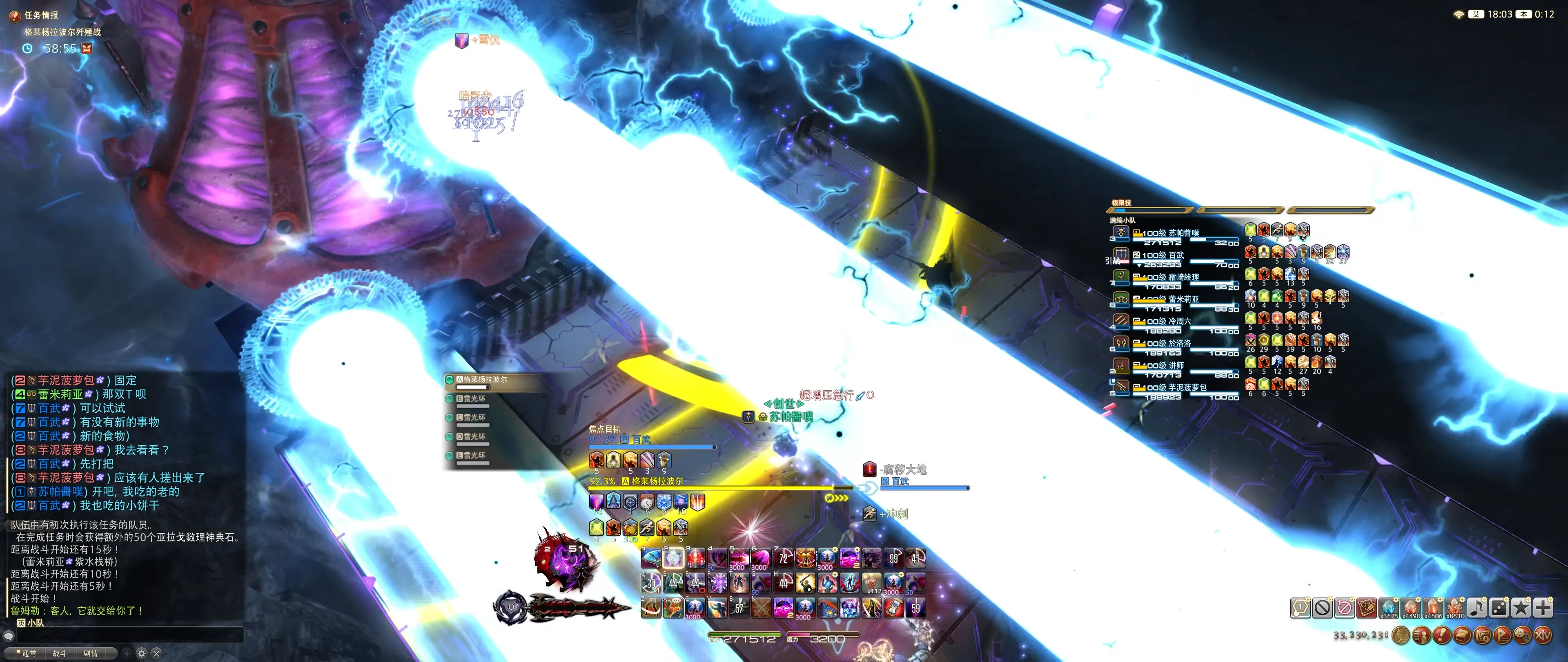This screenshot has height=662, width=1568.
Task: Activate the blue brick wall ability
Action: 827,608
